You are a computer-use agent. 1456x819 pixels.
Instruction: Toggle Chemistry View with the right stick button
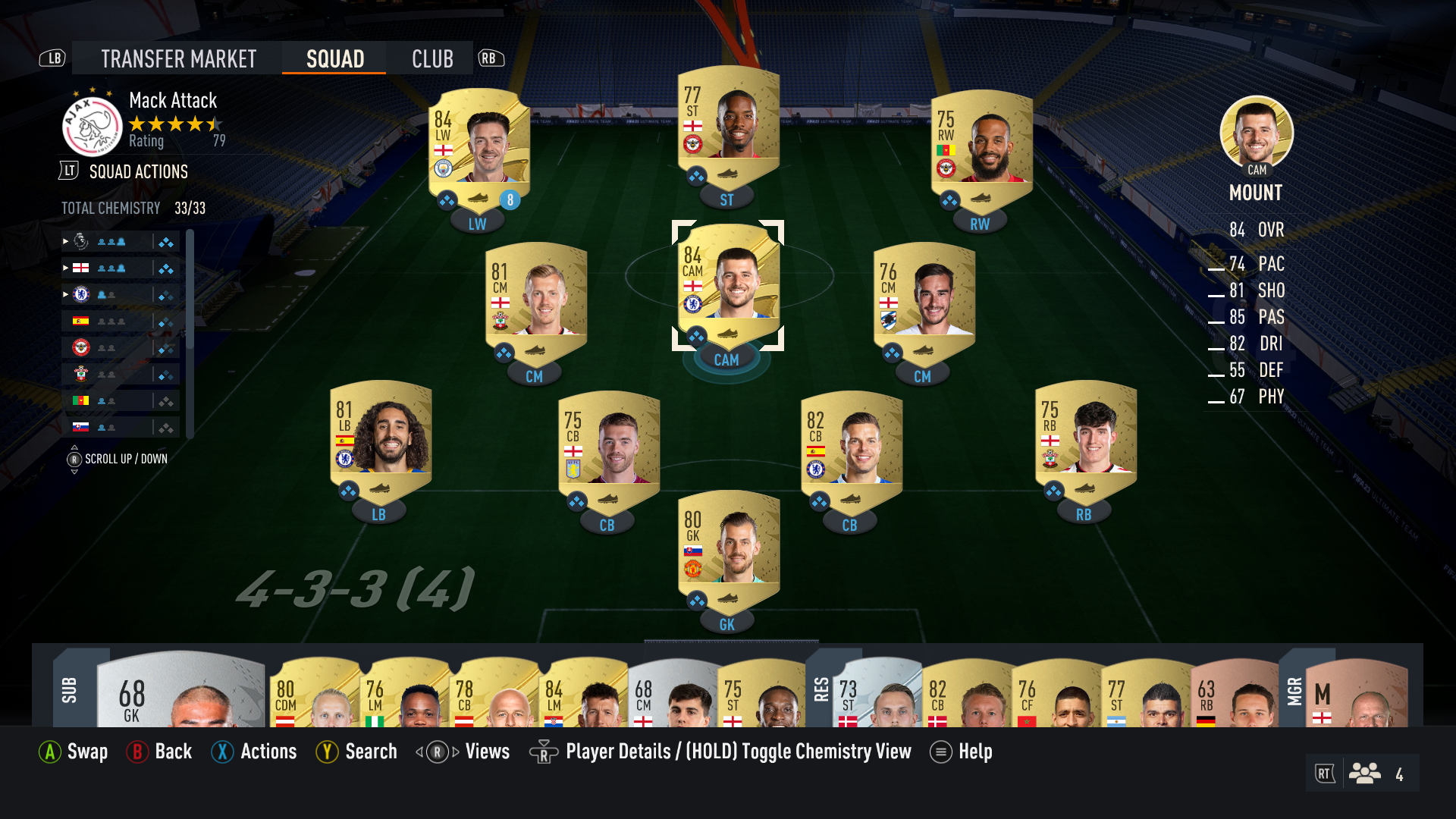pos(544,752)
